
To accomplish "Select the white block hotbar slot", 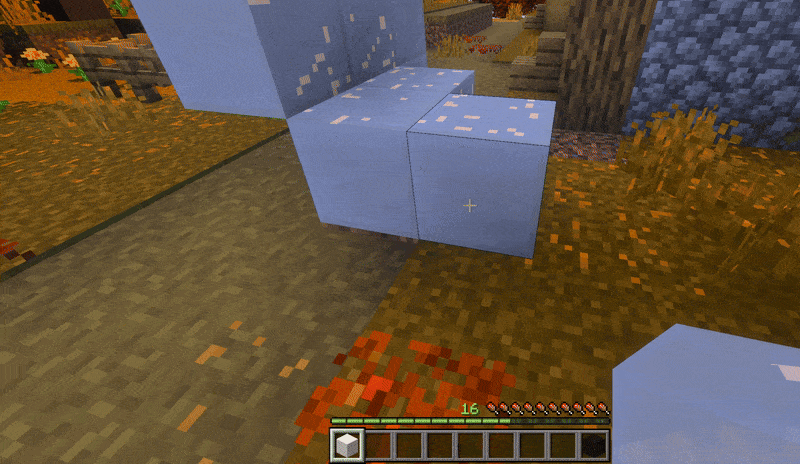I will pyautogui.click(x=347, y=445).
